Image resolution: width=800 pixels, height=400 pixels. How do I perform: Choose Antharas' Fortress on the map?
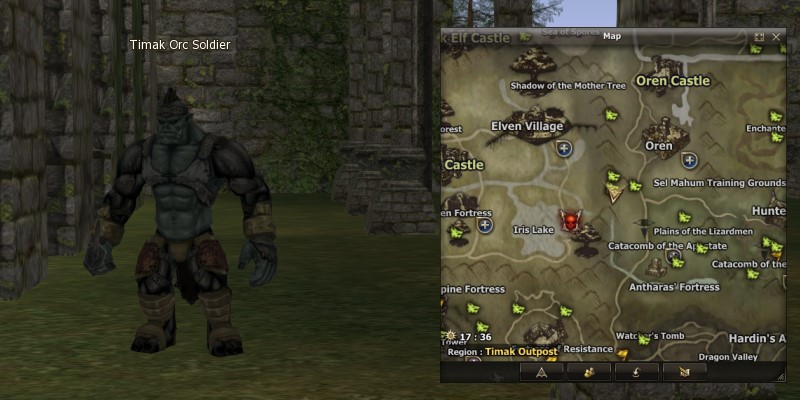click(x=674, y=287)
